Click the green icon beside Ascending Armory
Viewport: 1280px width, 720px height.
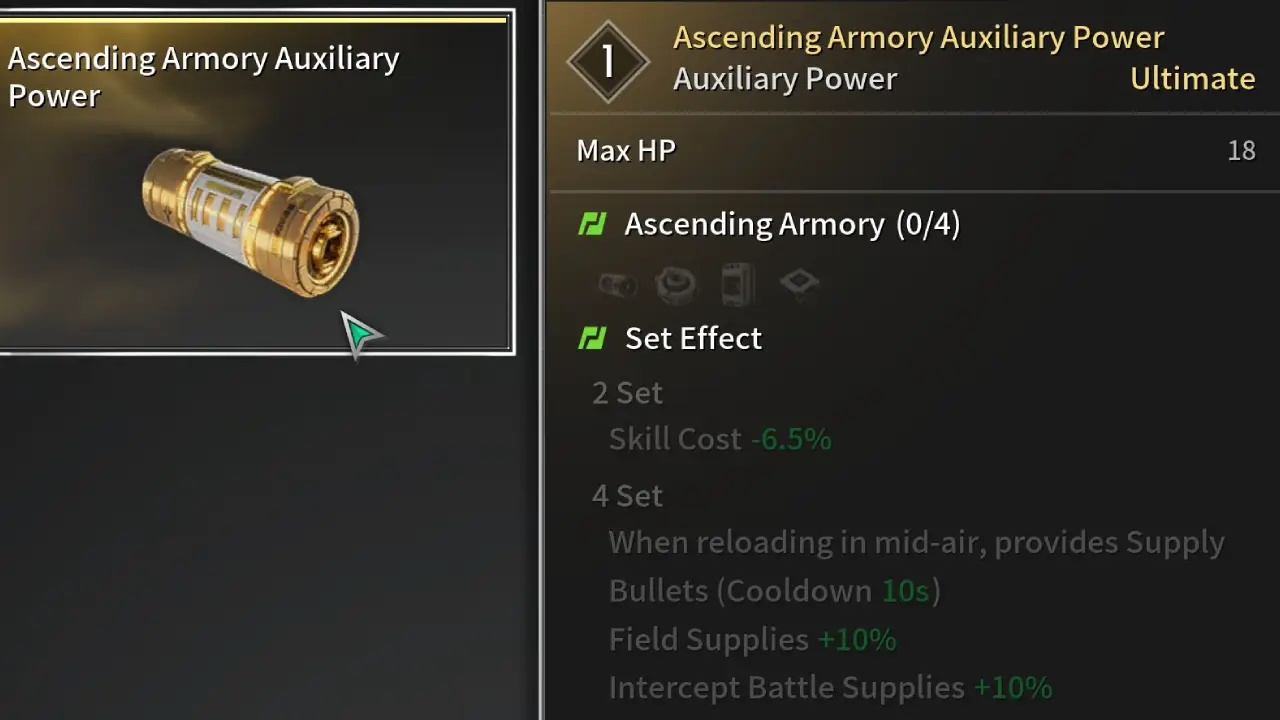point(592,224)
